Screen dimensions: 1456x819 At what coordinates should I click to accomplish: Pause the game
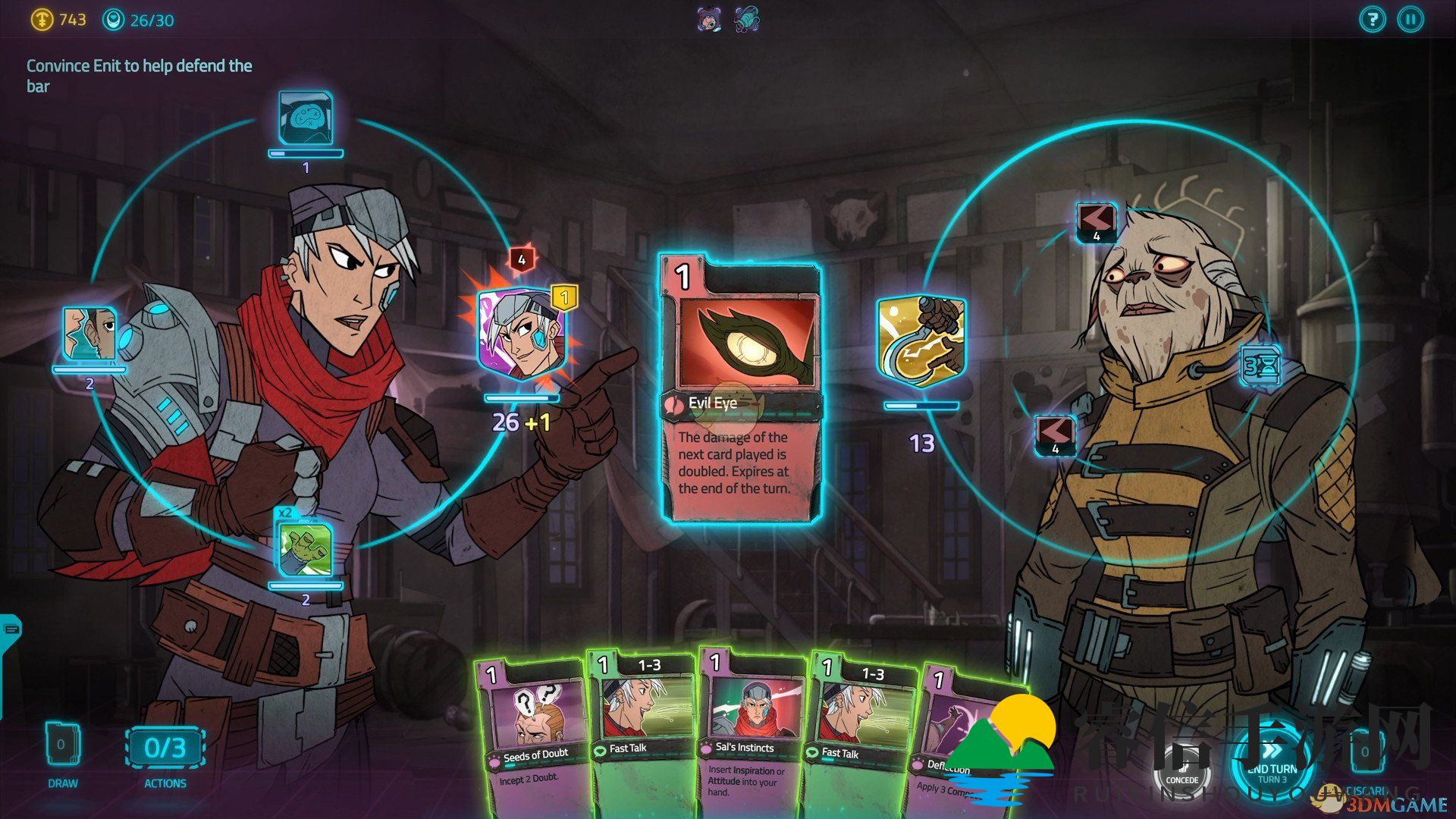click(x=1410, y=20)
